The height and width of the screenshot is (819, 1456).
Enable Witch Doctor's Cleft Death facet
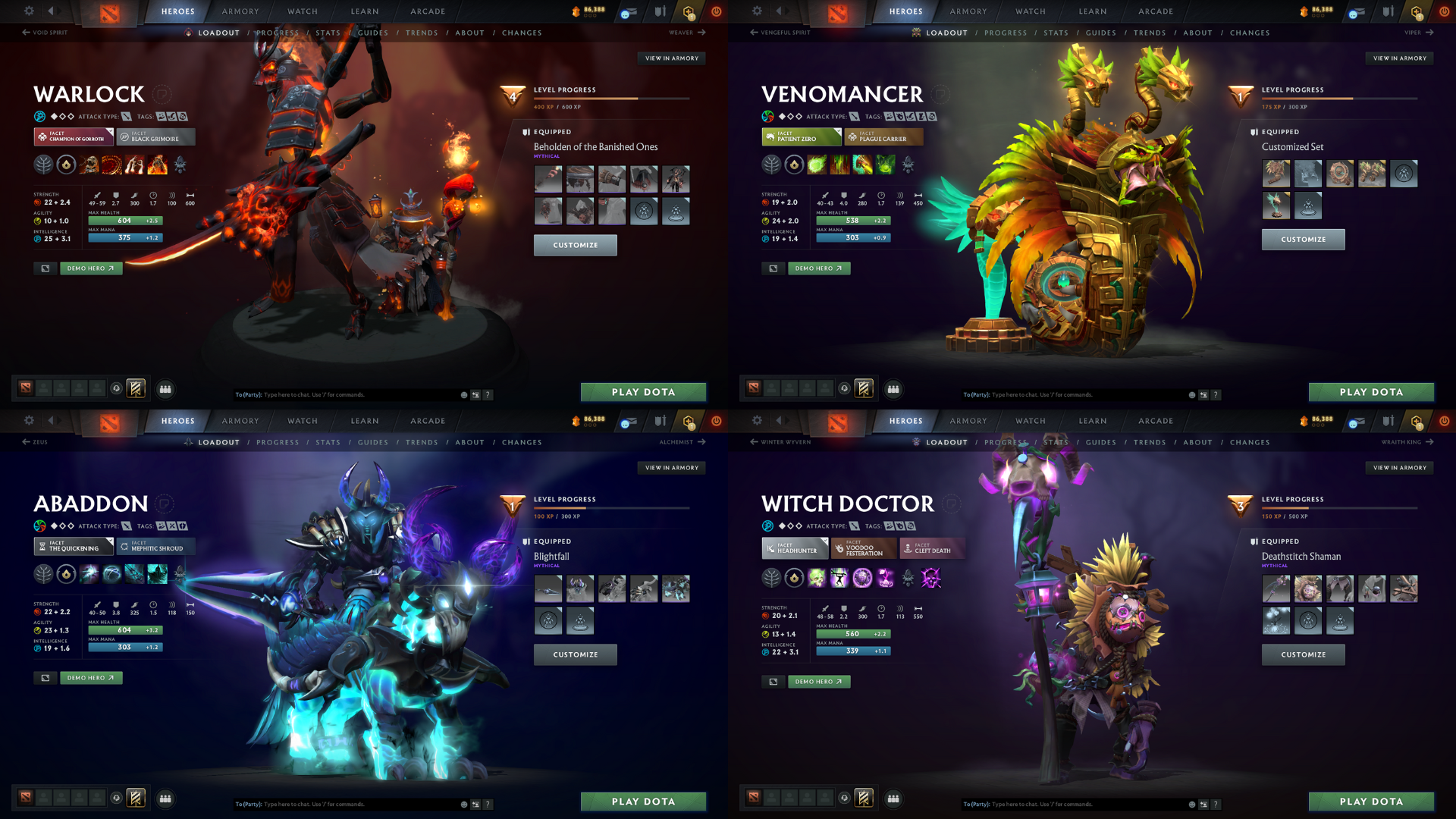(x=932, y=548)
